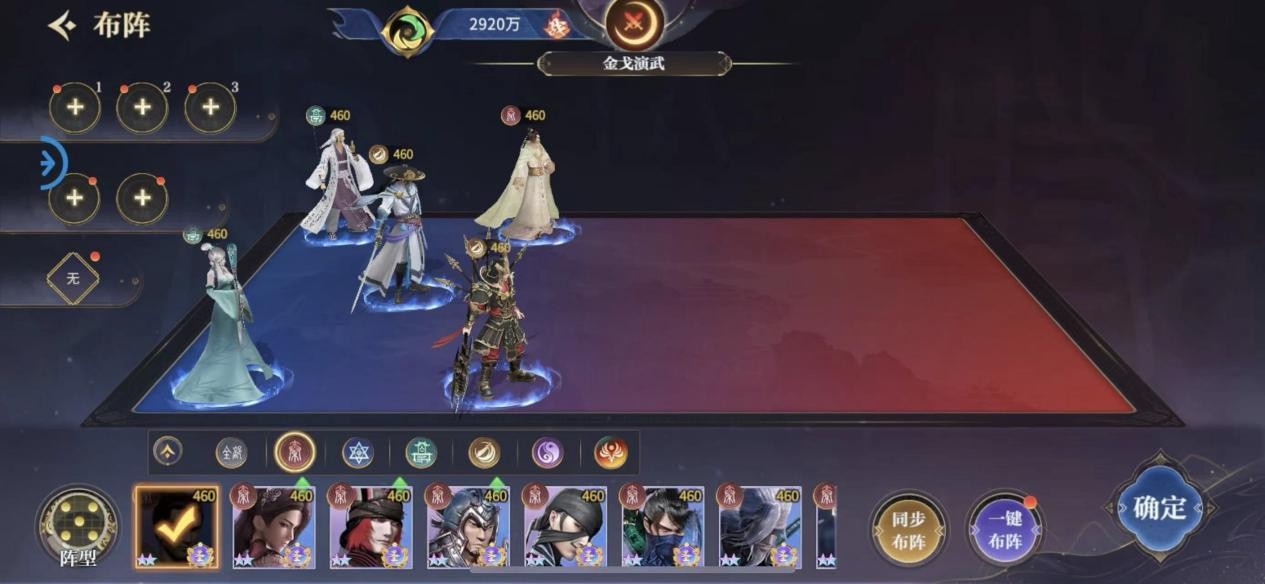
Task: Open the plus slot numbered 3
Action: coord(210,108)
